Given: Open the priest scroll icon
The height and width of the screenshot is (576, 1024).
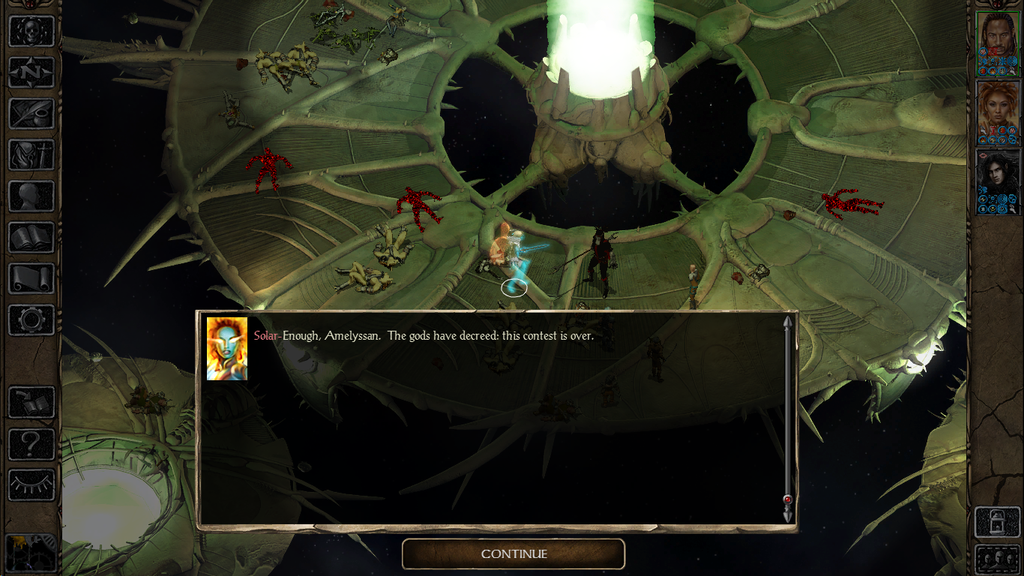Looking at the screenshot, I should click(31, 278).
